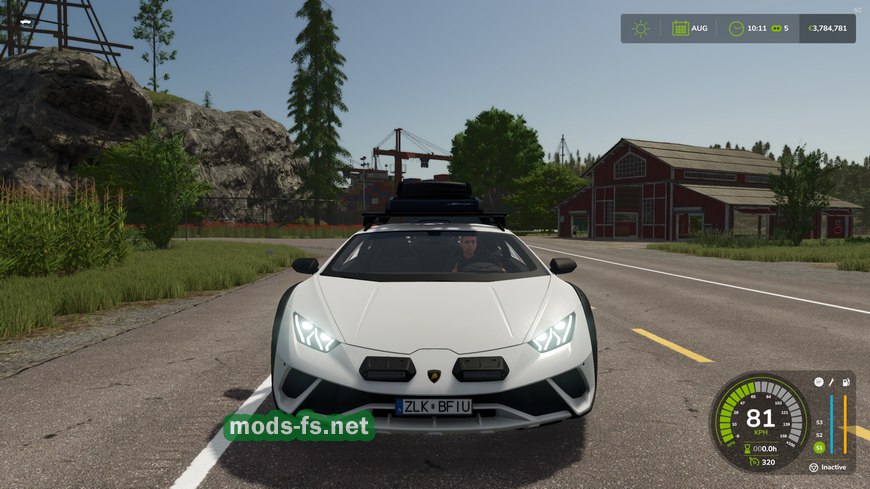870x489 pixels.
Task: Open the mods-fs.net watermark link
Action: (299, 427)
